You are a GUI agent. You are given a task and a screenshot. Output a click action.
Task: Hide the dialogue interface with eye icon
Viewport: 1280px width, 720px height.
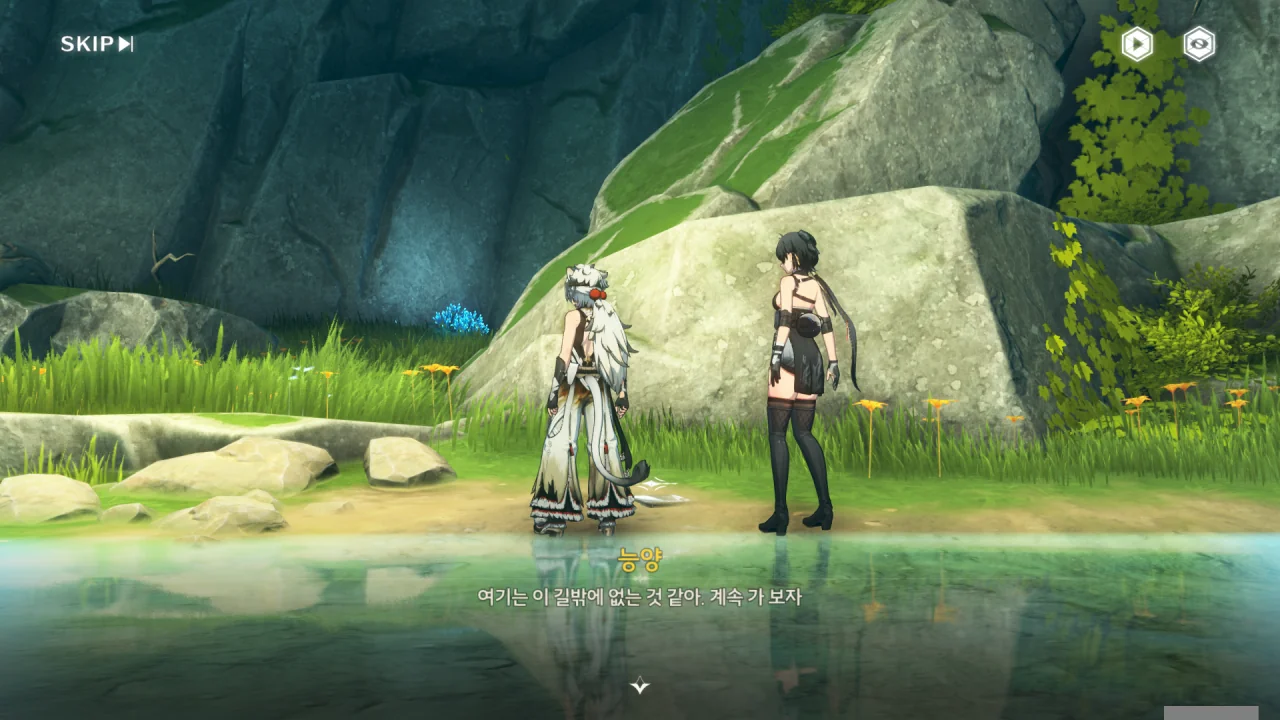(x=1199, y=44)
